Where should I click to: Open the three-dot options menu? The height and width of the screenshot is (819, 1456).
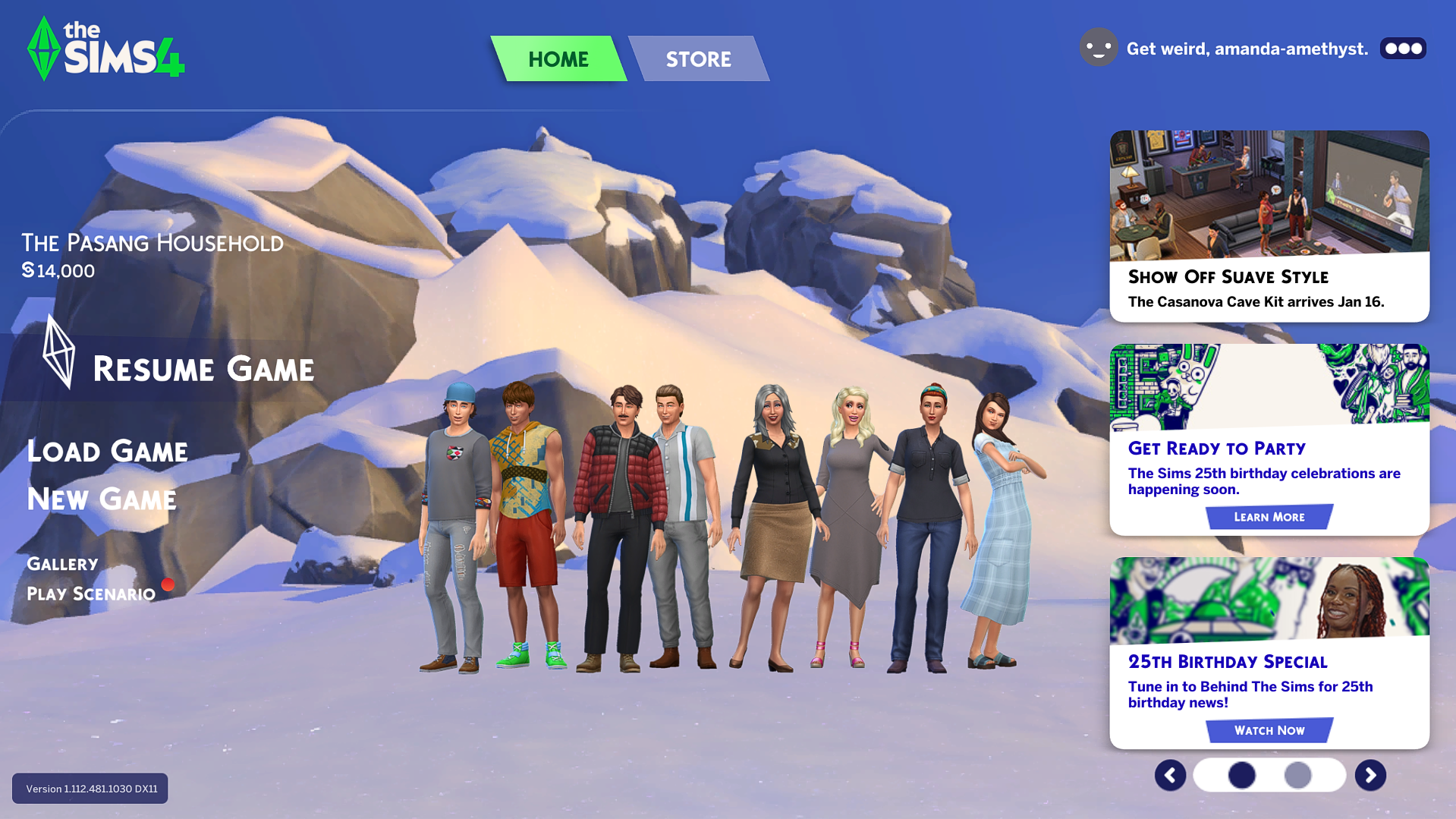[x=1403, y=49]
